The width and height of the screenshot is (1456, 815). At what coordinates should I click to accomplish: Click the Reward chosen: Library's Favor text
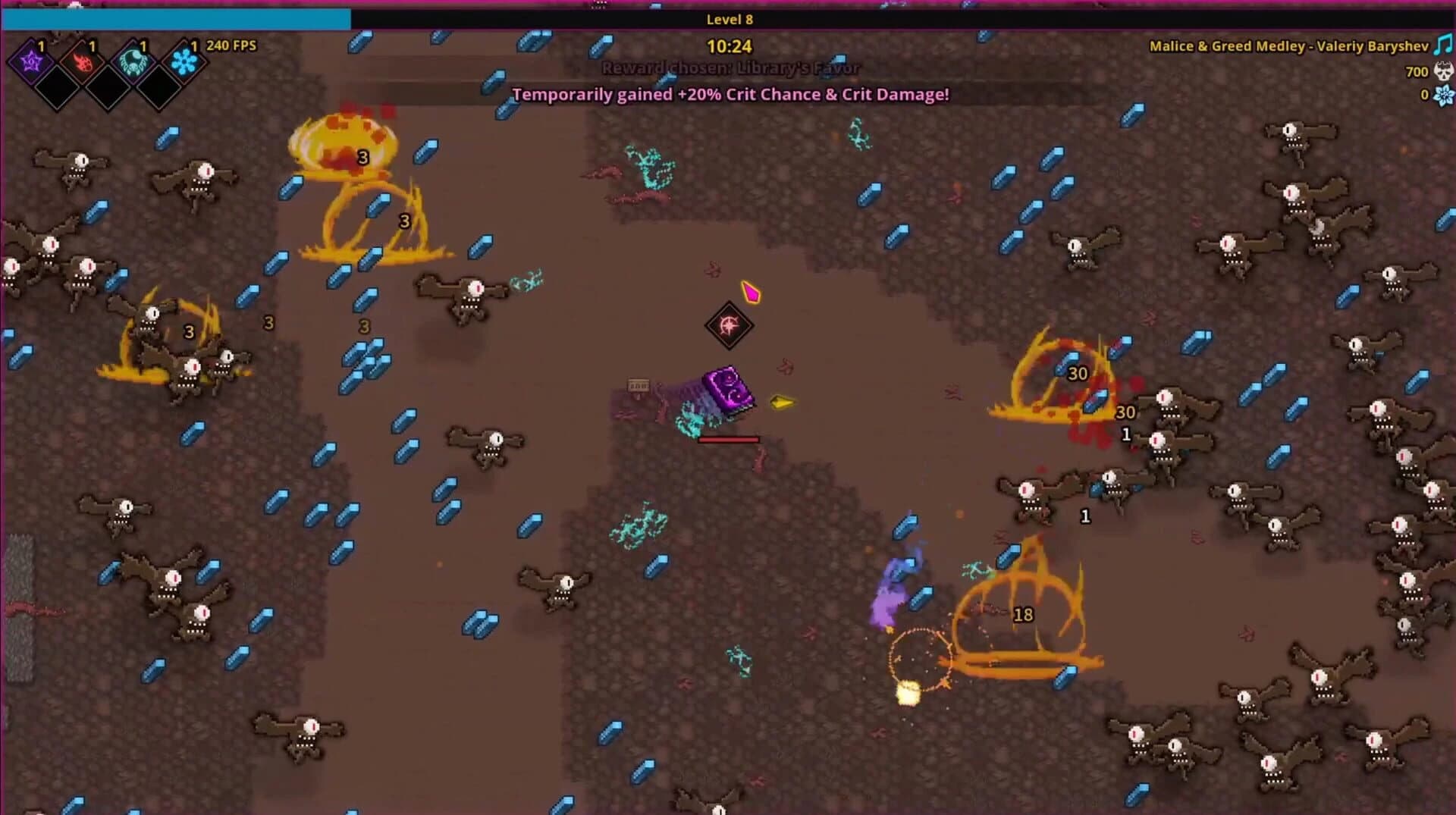click(730, 67)
